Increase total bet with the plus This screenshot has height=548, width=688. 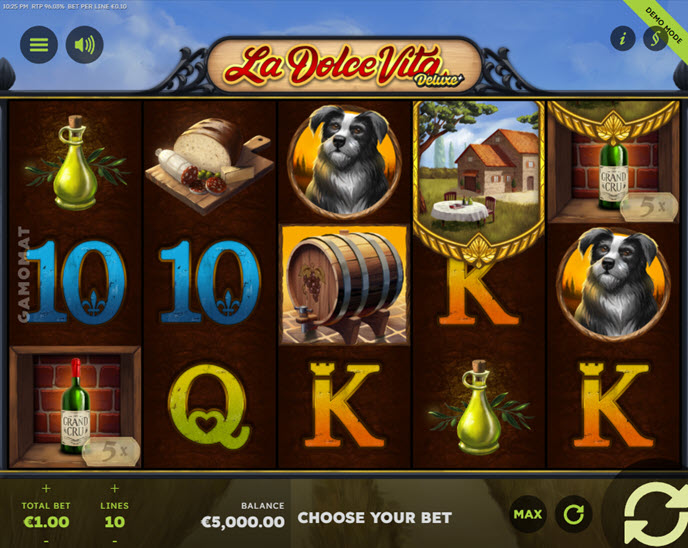[x=44, y=489]
